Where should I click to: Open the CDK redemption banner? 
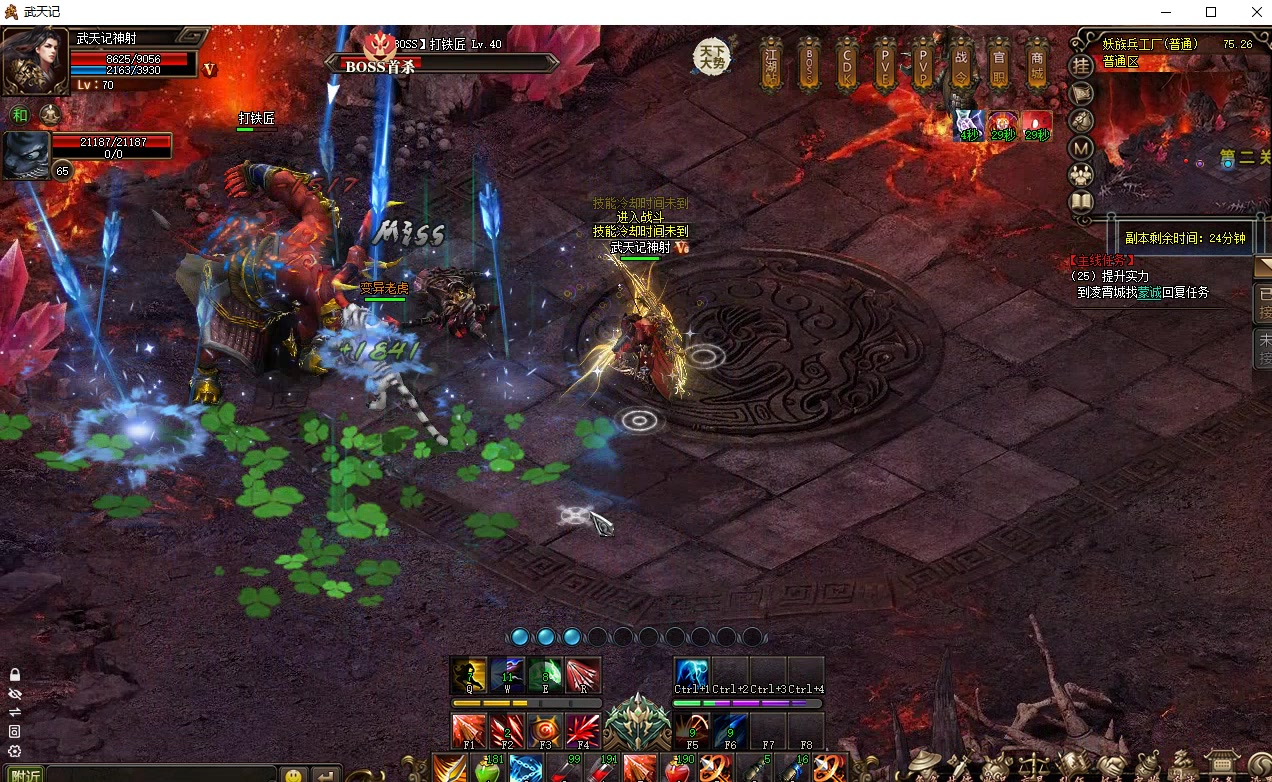[846, 64]
